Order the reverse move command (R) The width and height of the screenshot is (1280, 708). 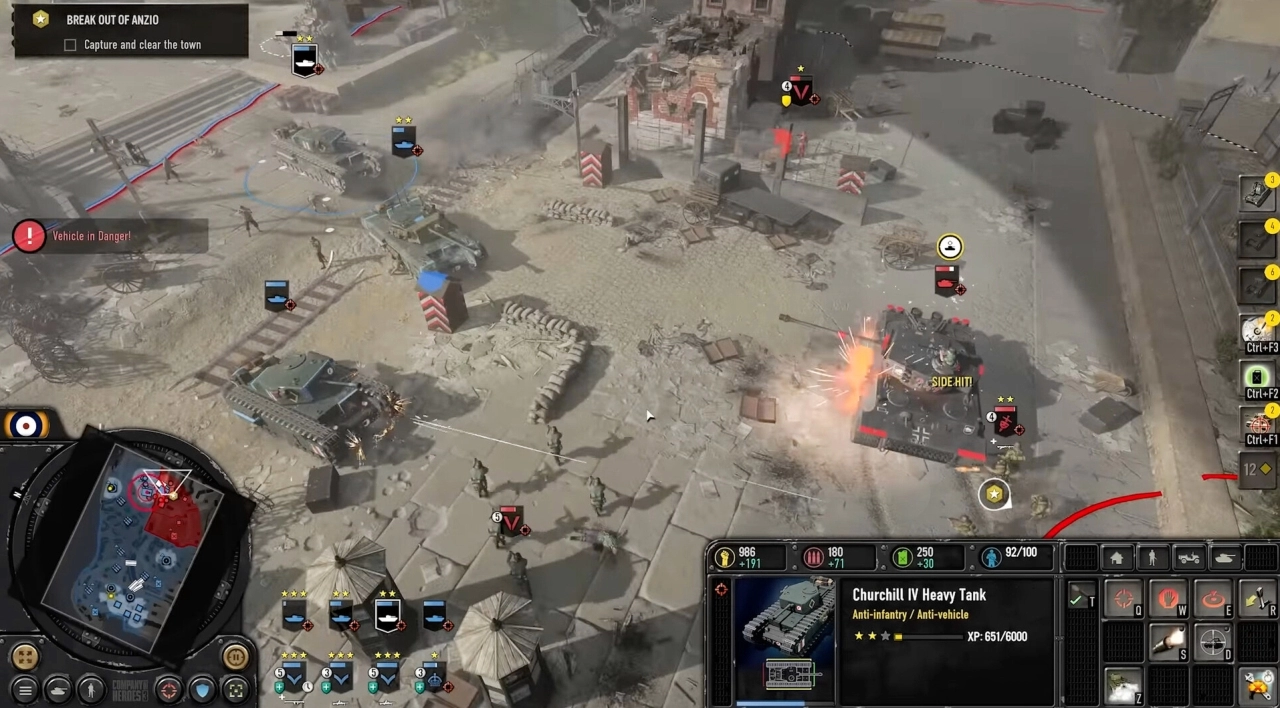(1258, 599)
